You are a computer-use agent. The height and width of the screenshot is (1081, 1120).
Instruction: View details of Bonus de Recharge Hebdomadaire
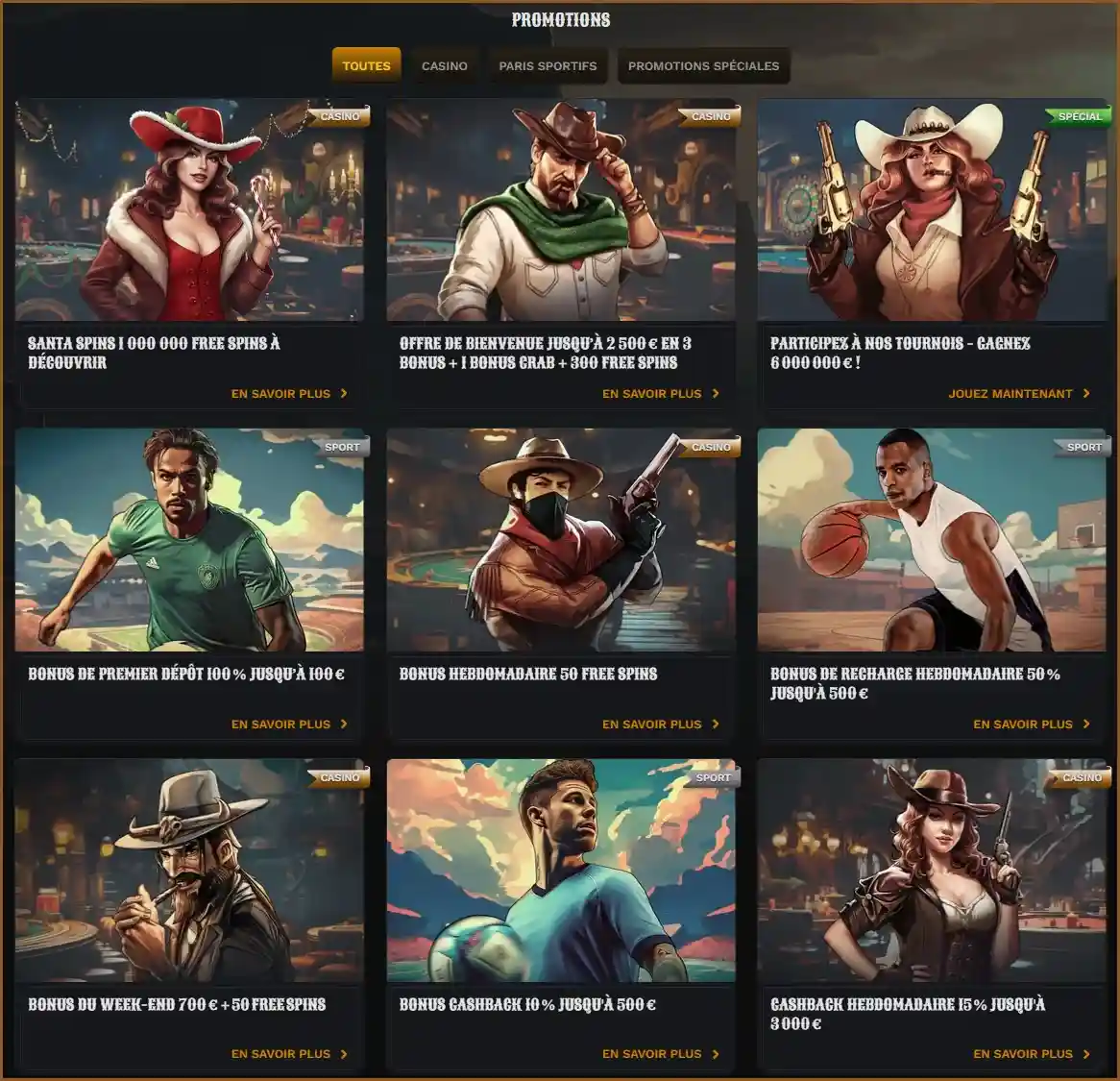pyautogui.click(x=1032, y=724)
